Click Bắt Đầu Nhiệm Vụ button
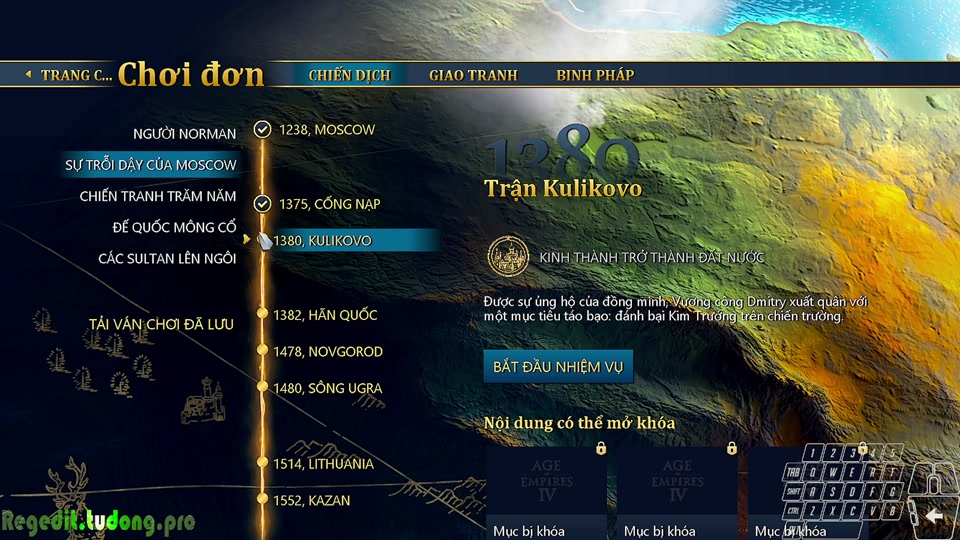Viewport: 960px width, 540px height. [558, 367]
